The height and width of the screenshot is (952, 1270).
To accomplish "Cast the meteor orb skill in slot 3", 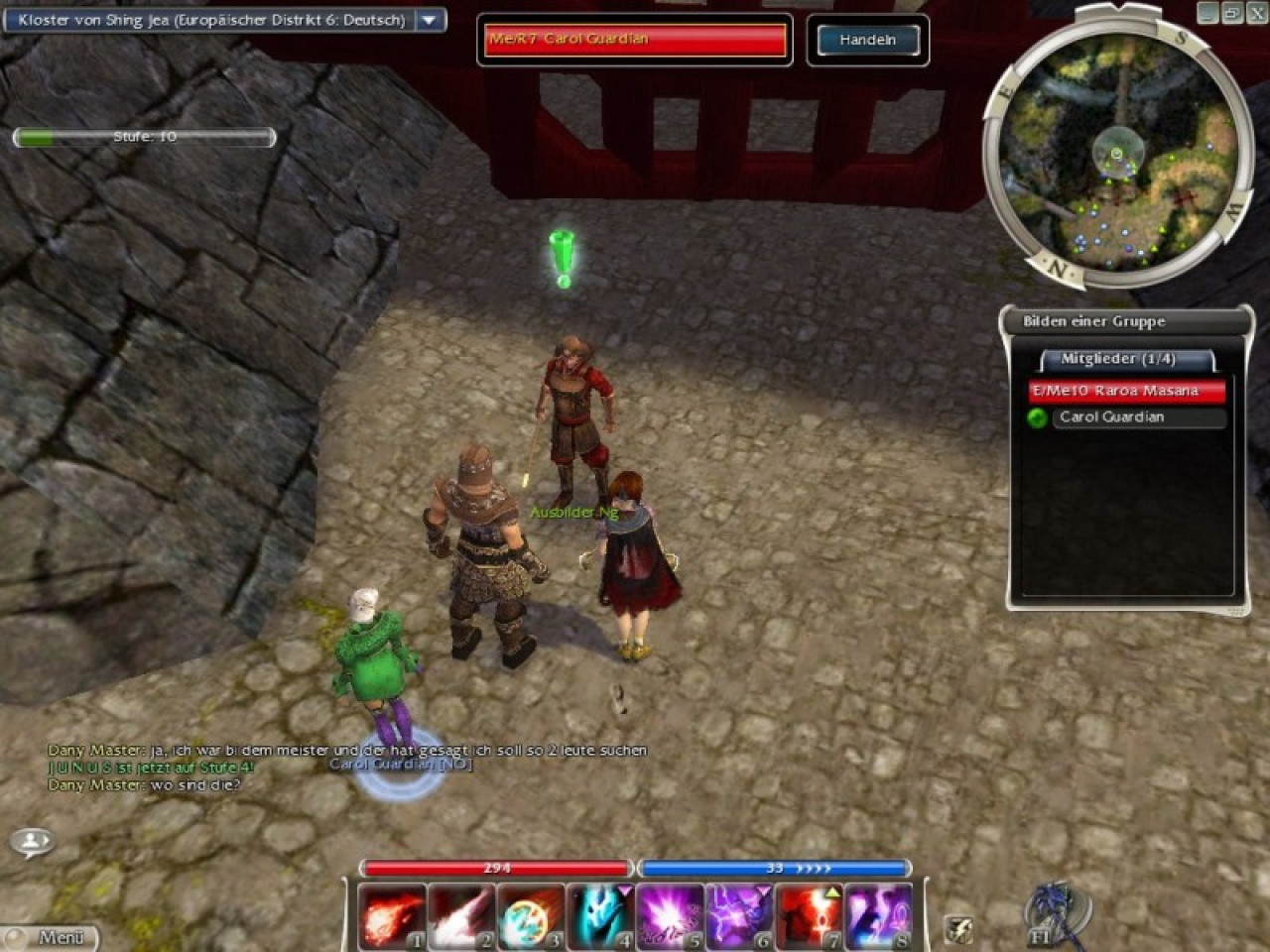I will click(531, 914).
